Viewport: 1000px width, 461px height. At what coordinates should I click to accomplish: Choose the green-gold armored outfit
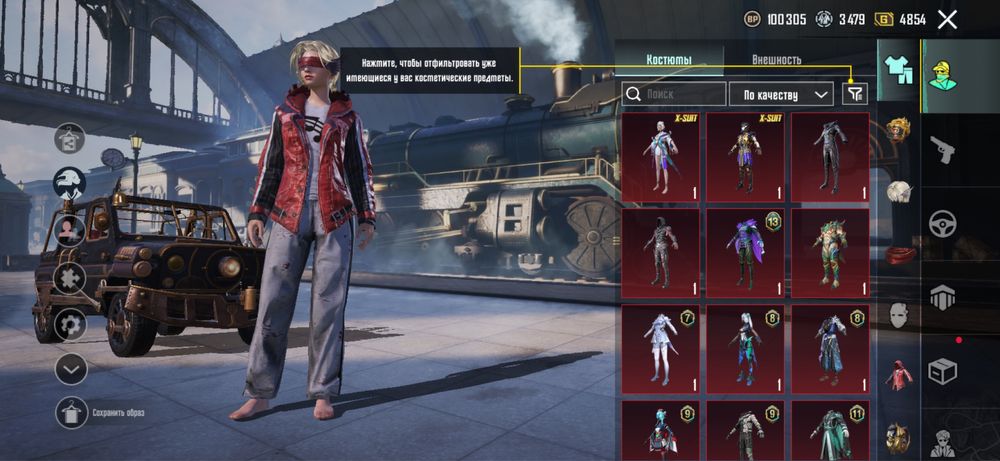[830, 252]
